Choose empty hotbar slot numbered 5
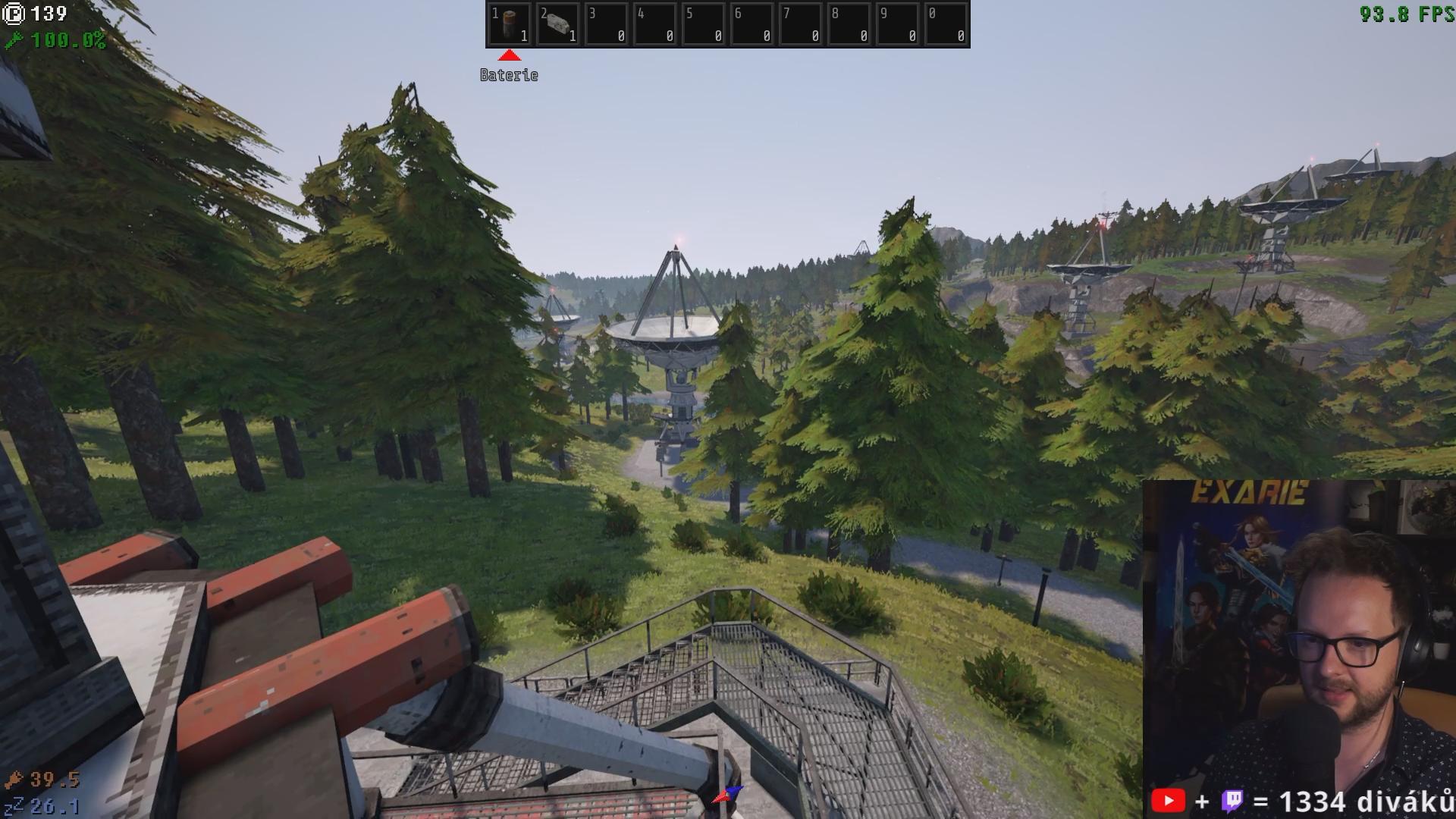The height and width of the screenshot is (819, 1456). pos(703,24)
